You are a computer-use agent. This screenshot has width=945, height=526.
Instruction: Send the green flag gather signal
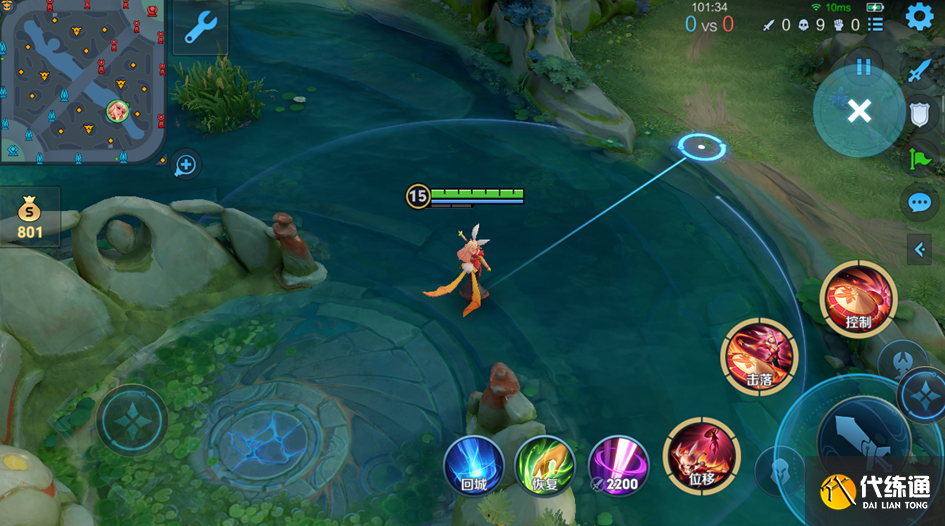tap(919, 157)
